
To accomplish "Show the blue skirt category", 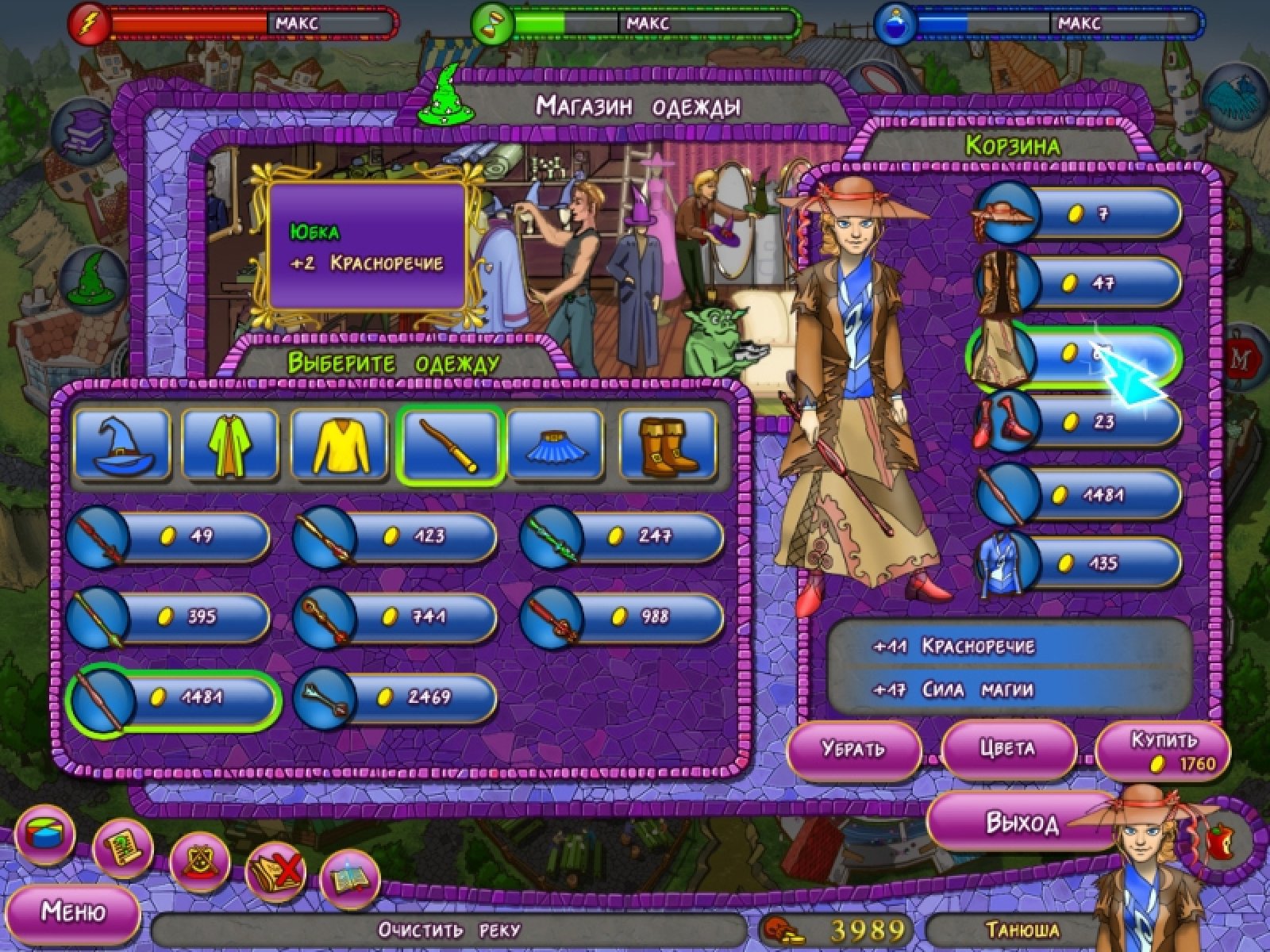I will tap(555, 445).
